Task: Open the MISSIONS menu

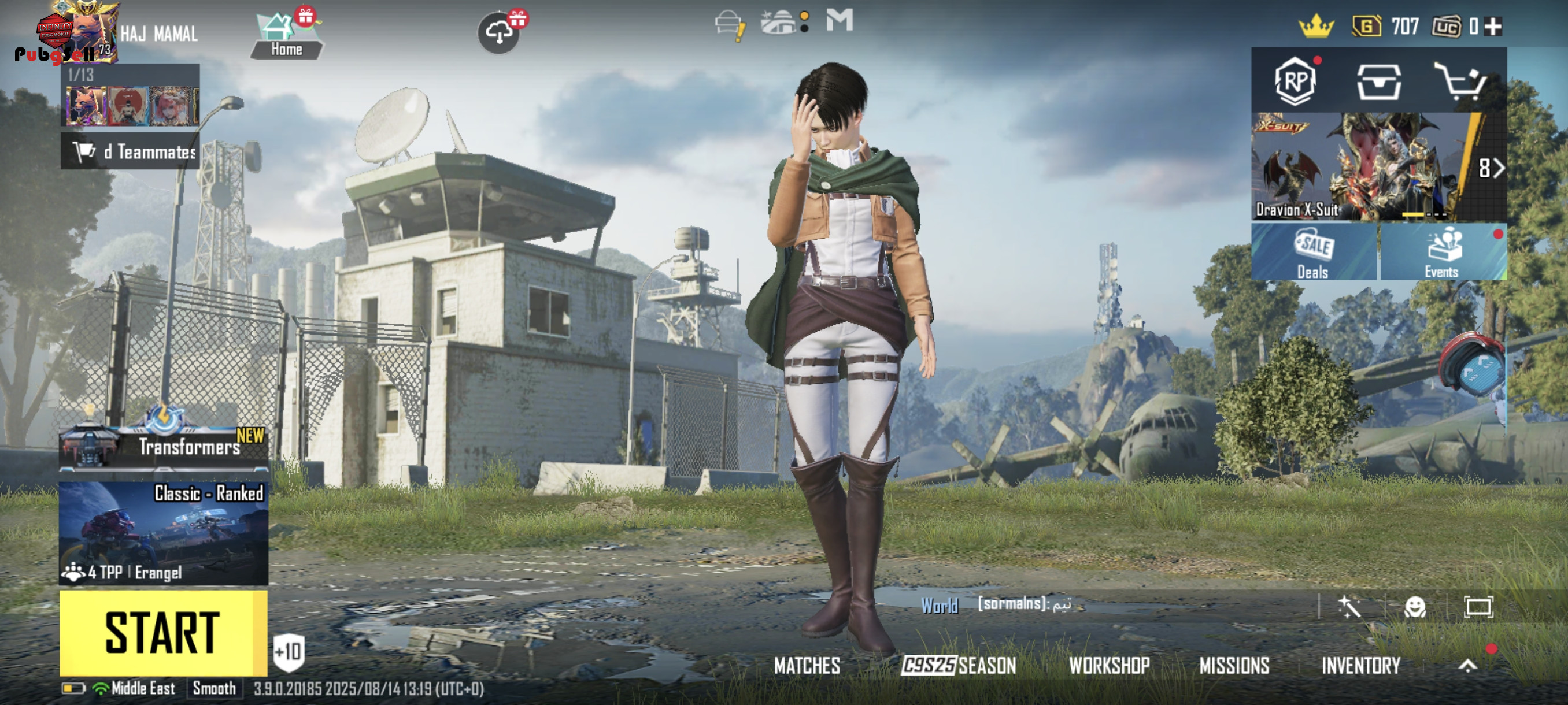Action: pyautogui.click(x=1234, y=666)
